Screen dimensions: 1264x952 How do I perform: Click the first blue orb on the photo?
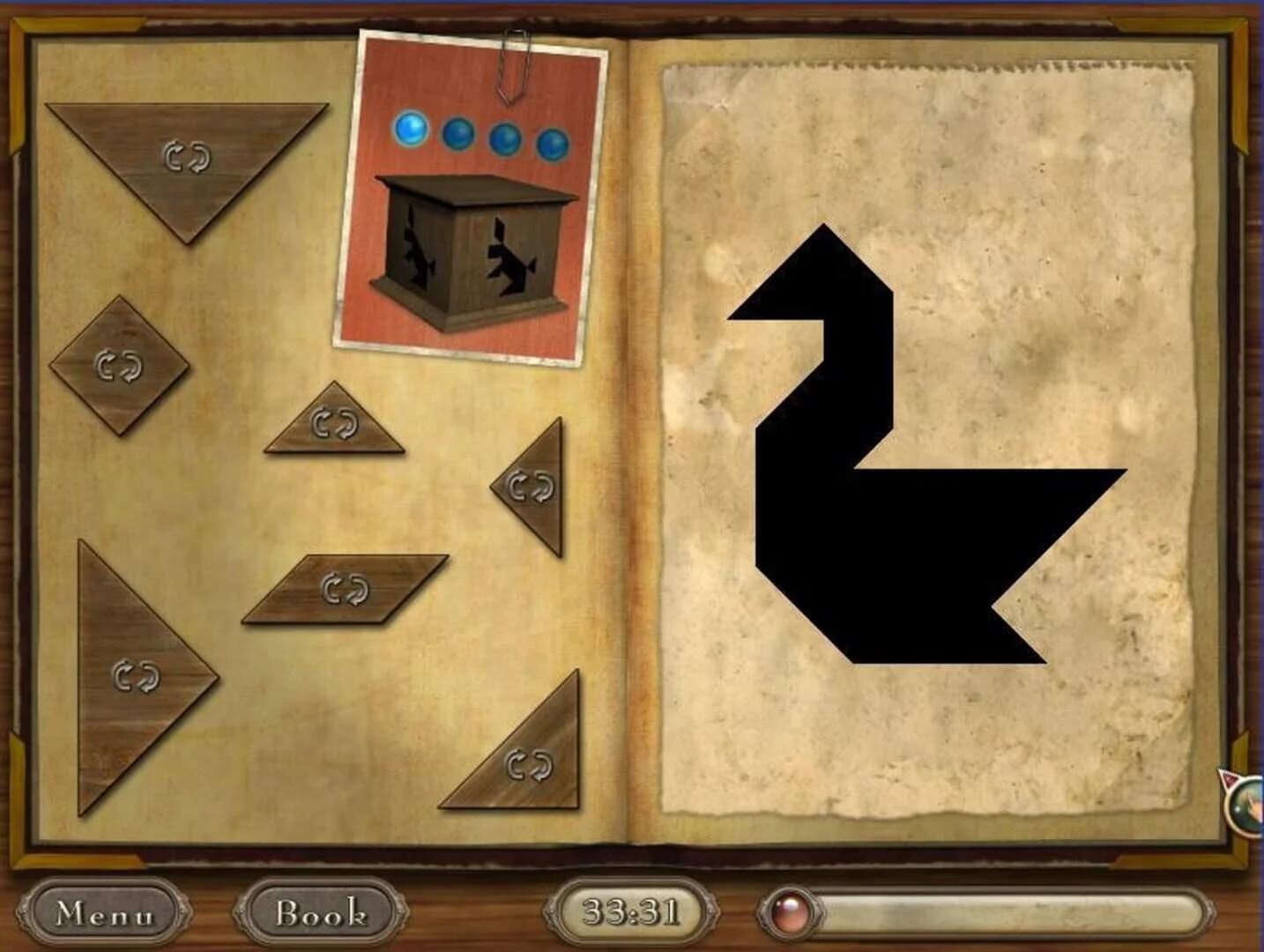coord(410,130)
